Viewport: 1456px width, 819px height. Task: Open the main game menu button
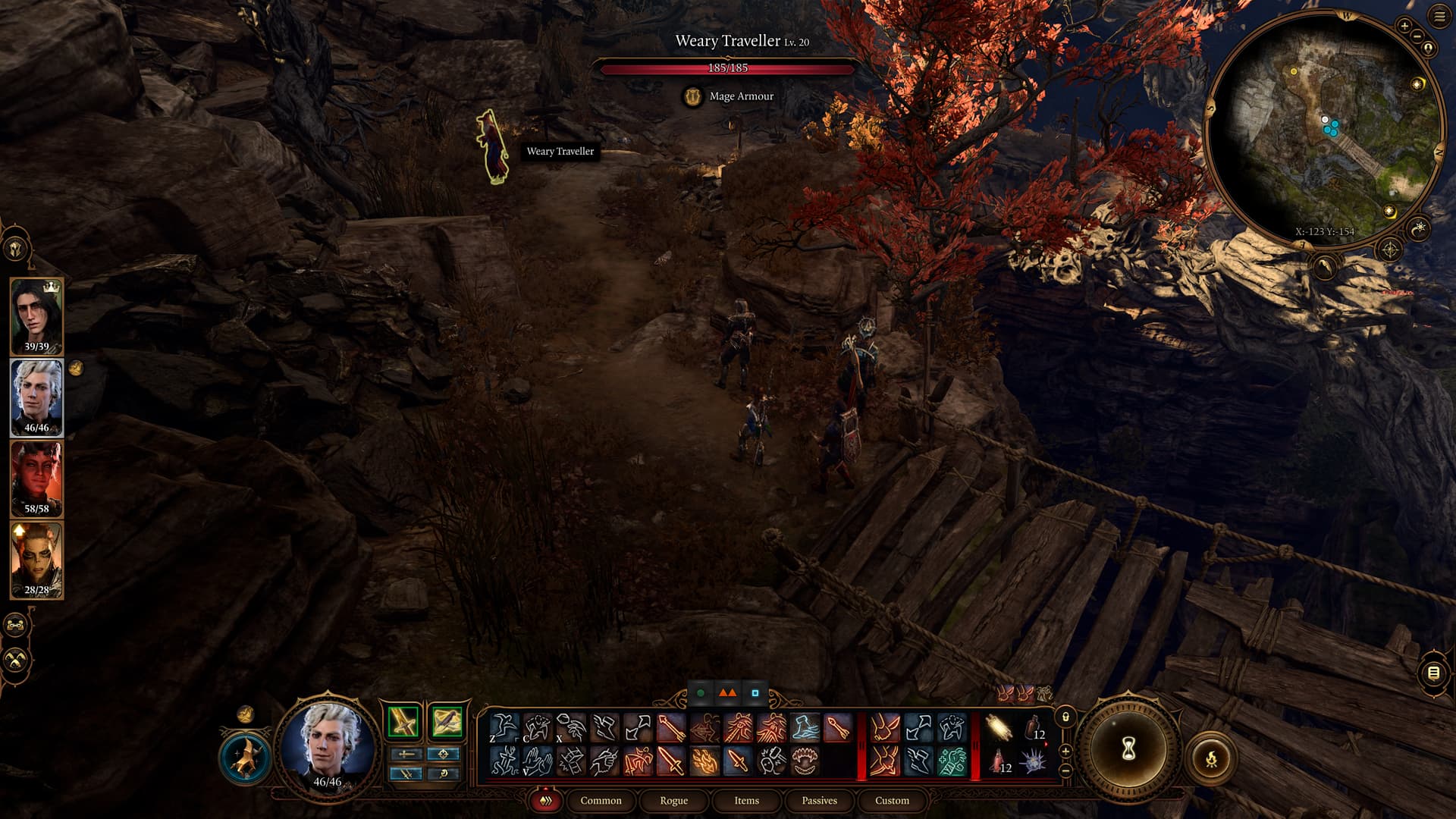point(1439,17)
